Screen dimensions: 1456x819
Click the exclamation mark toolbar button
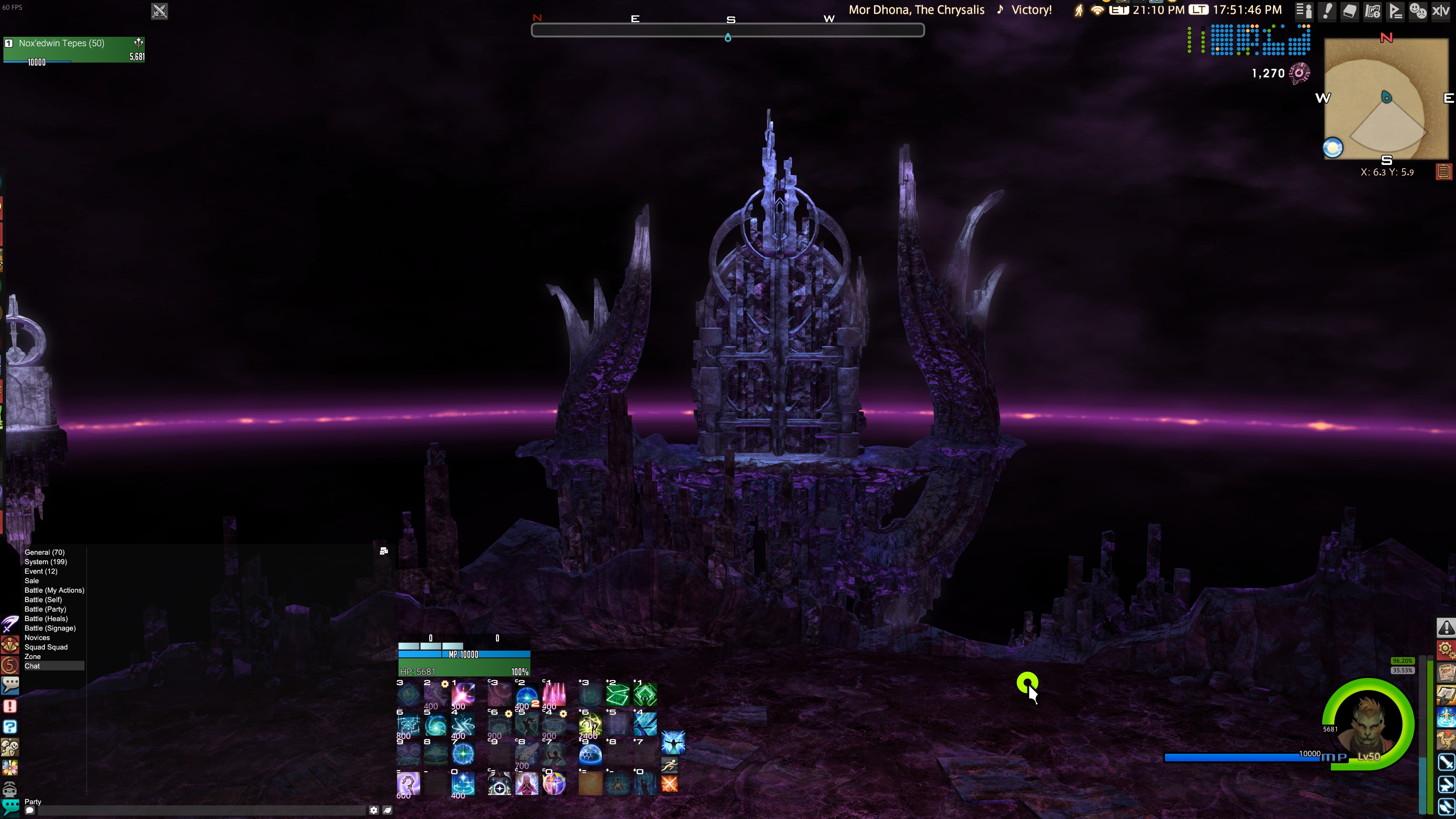tap(1327, 11)
